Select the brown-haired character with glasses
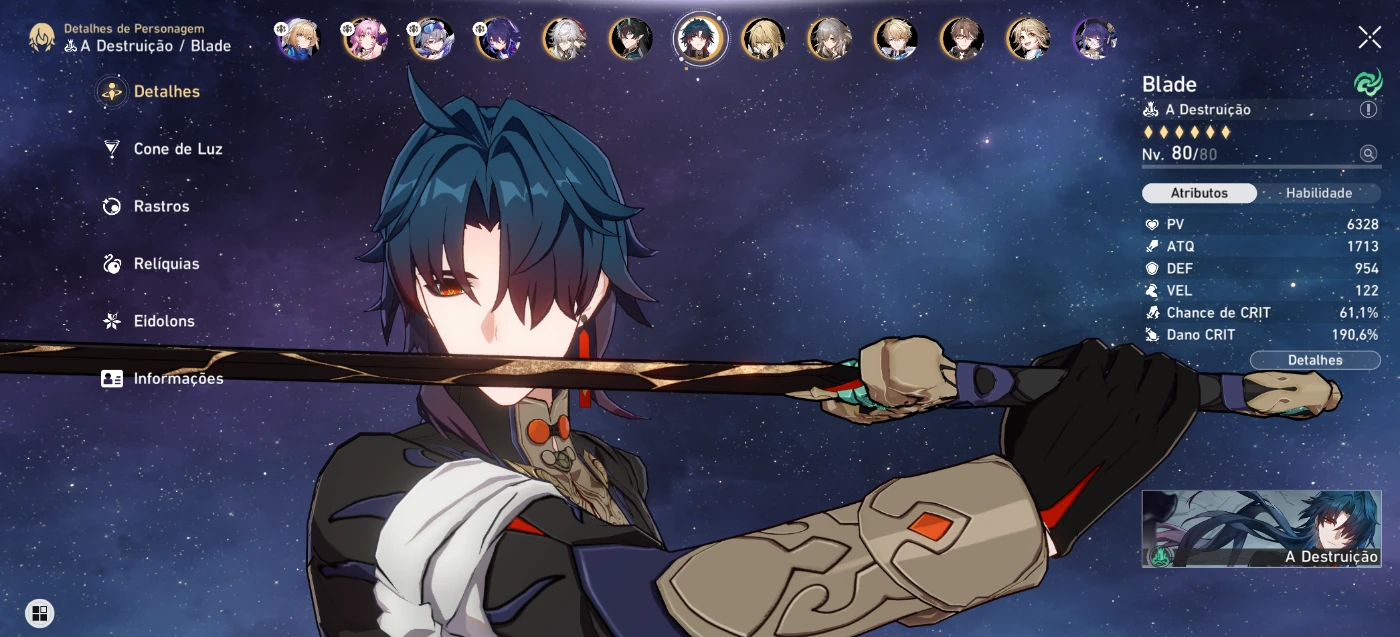Screen dimensions: 1400x637 coord(962,39)
